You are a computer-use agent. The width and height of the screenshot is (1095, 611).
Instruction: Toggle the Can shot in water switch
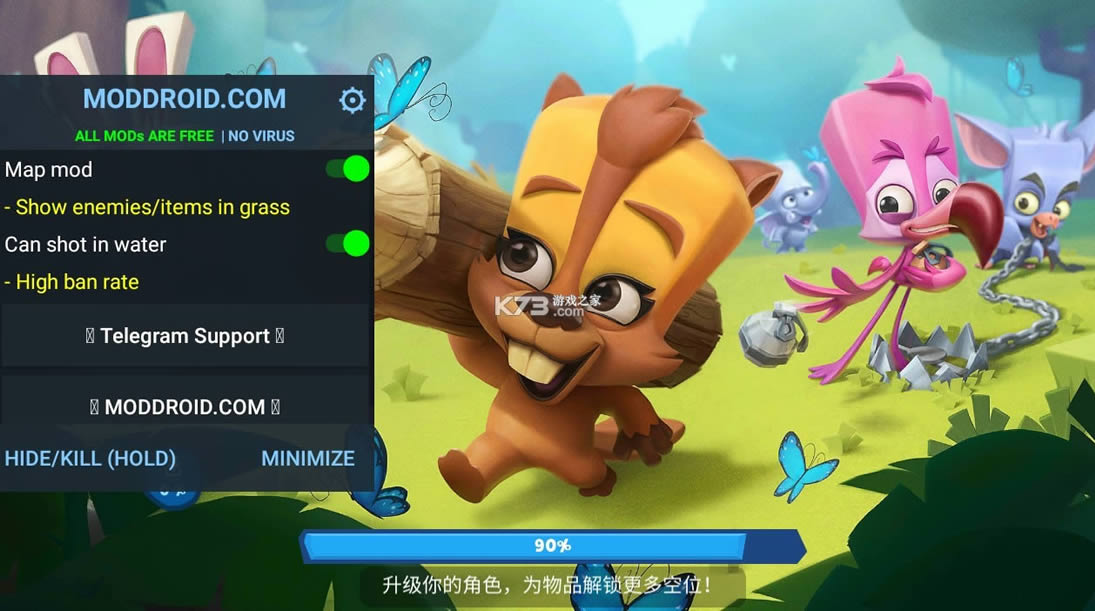click(x=348, y=243)
